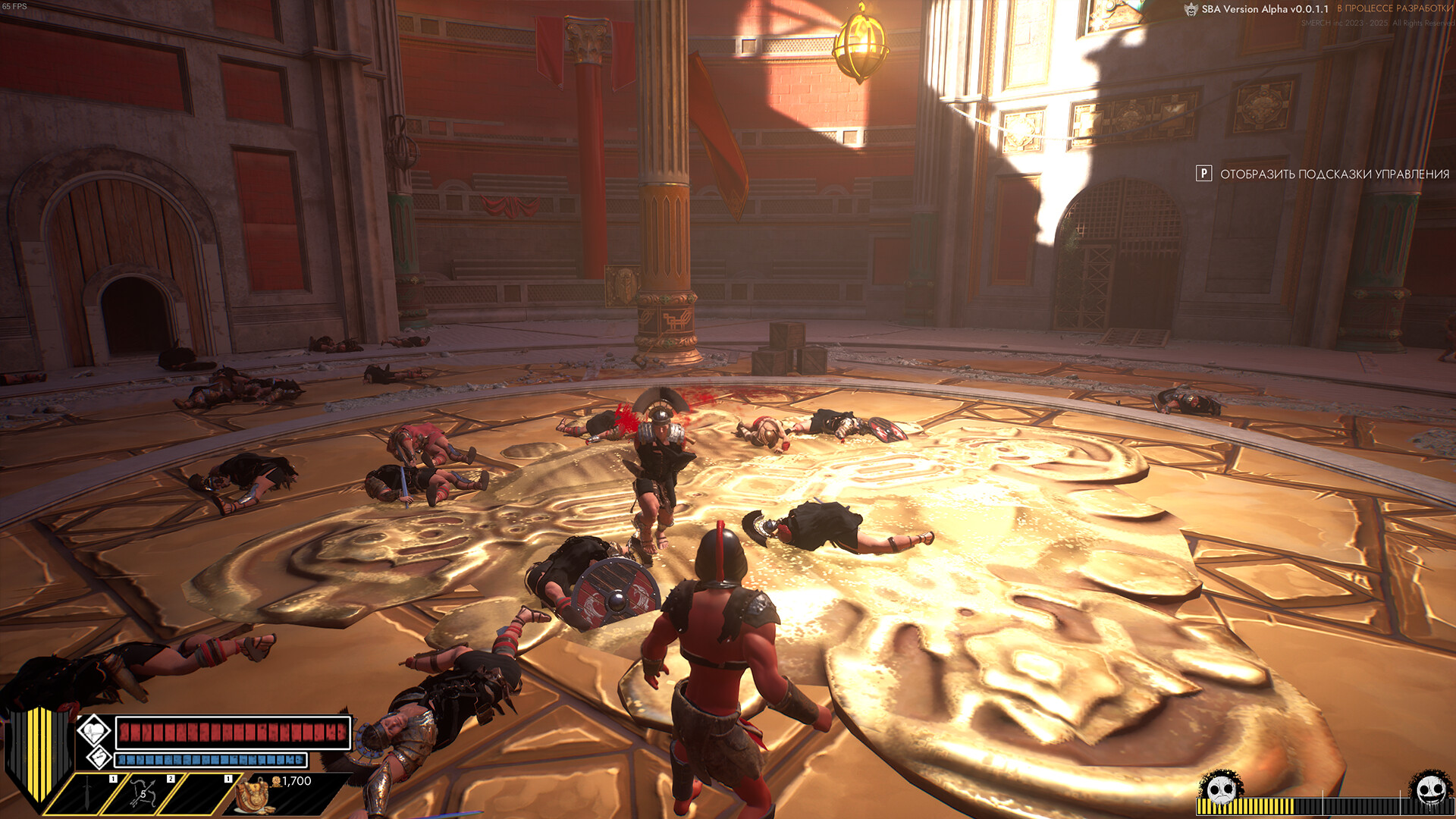Select the SBA Version Alpha v0.0.1.1 label
The width and height of the screenshot is (1456, 819).
1263,9
